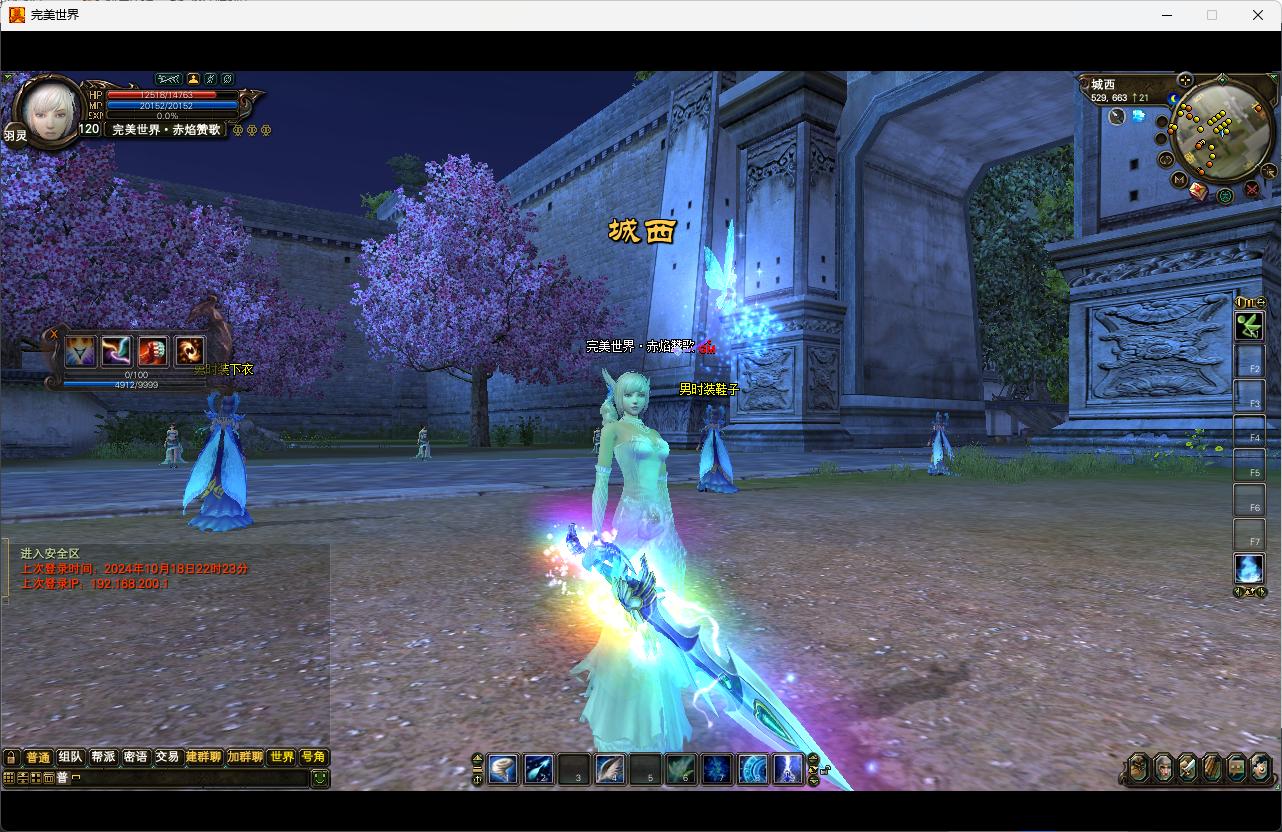Click the 加群聊 join group chat button
Screen dimensions: 1282x832
tap(245, 757)
